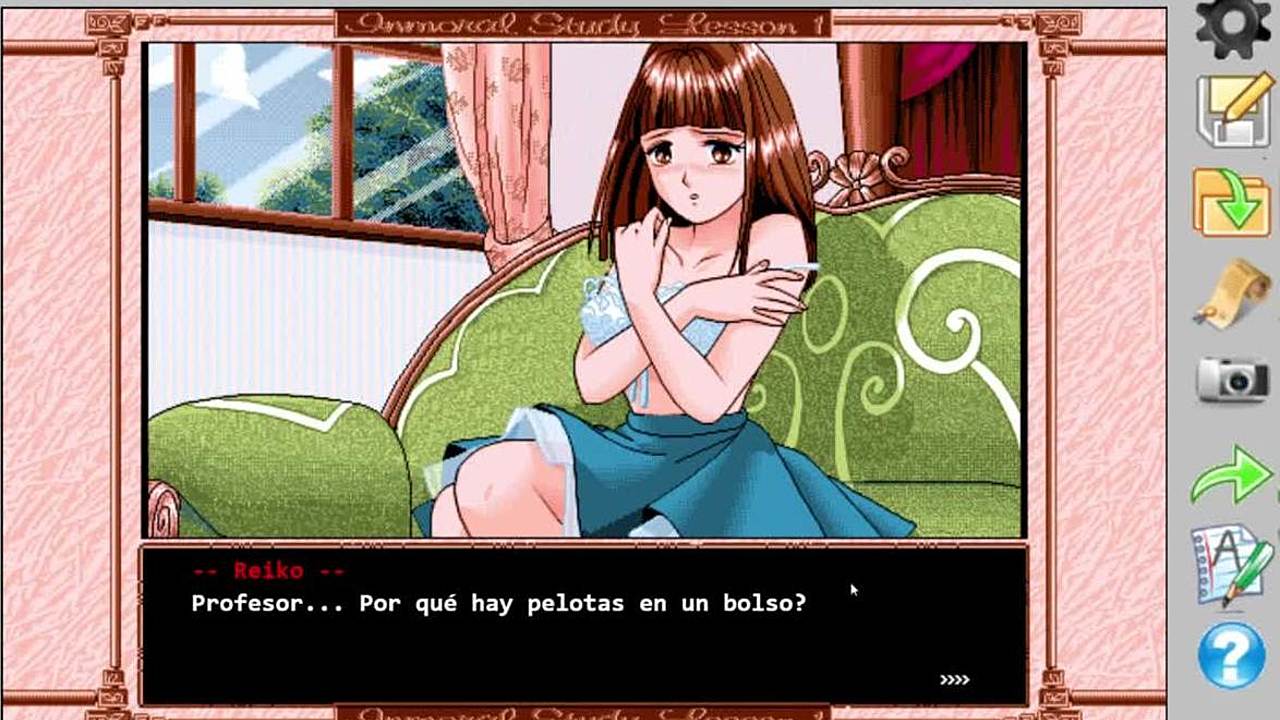The image size is (1280, 720).
Task: Show the scroll text log
Action: [1231, 292]
